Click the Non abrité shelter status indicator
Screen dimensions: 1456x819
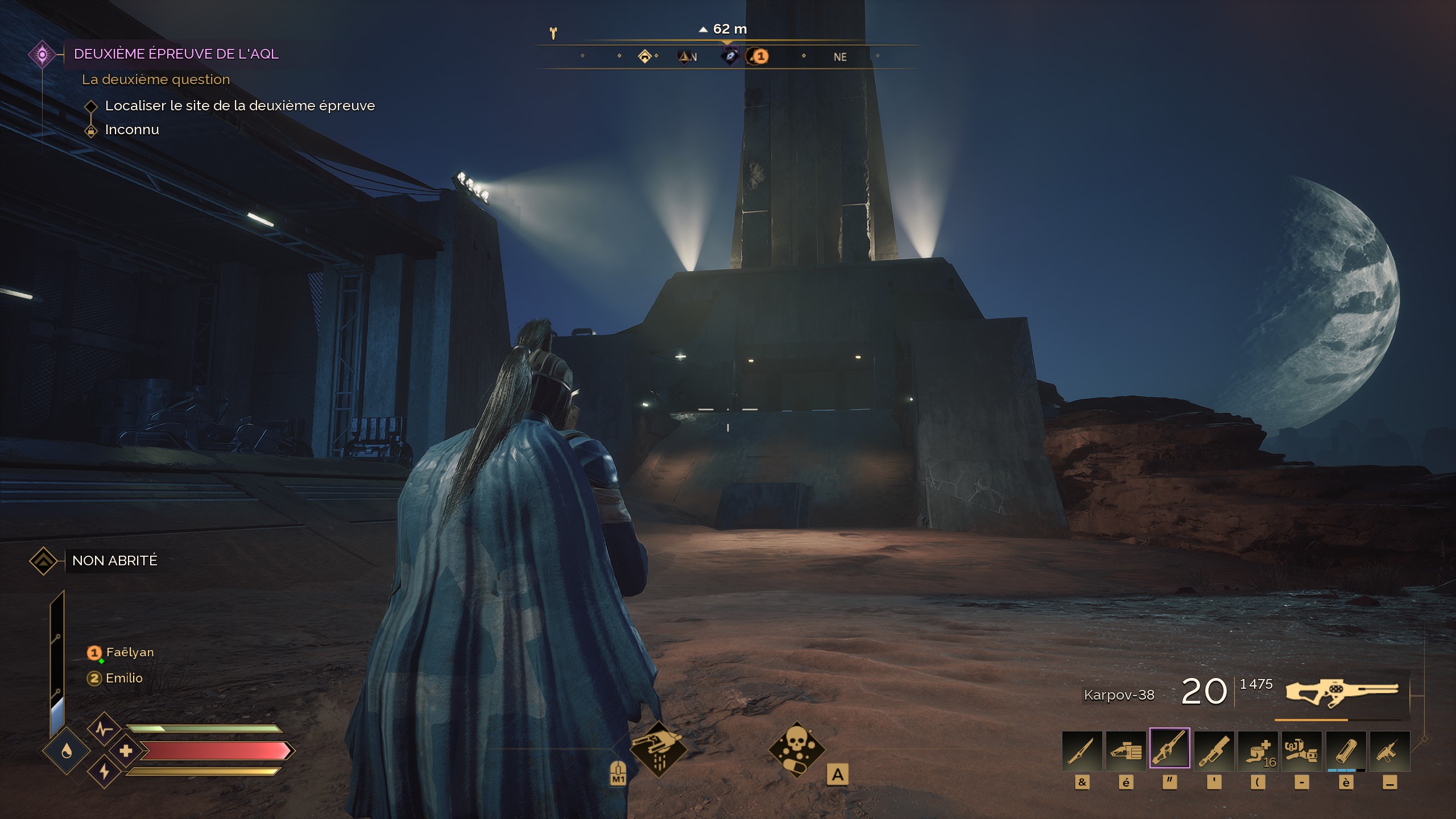click(x=114, y=561)
